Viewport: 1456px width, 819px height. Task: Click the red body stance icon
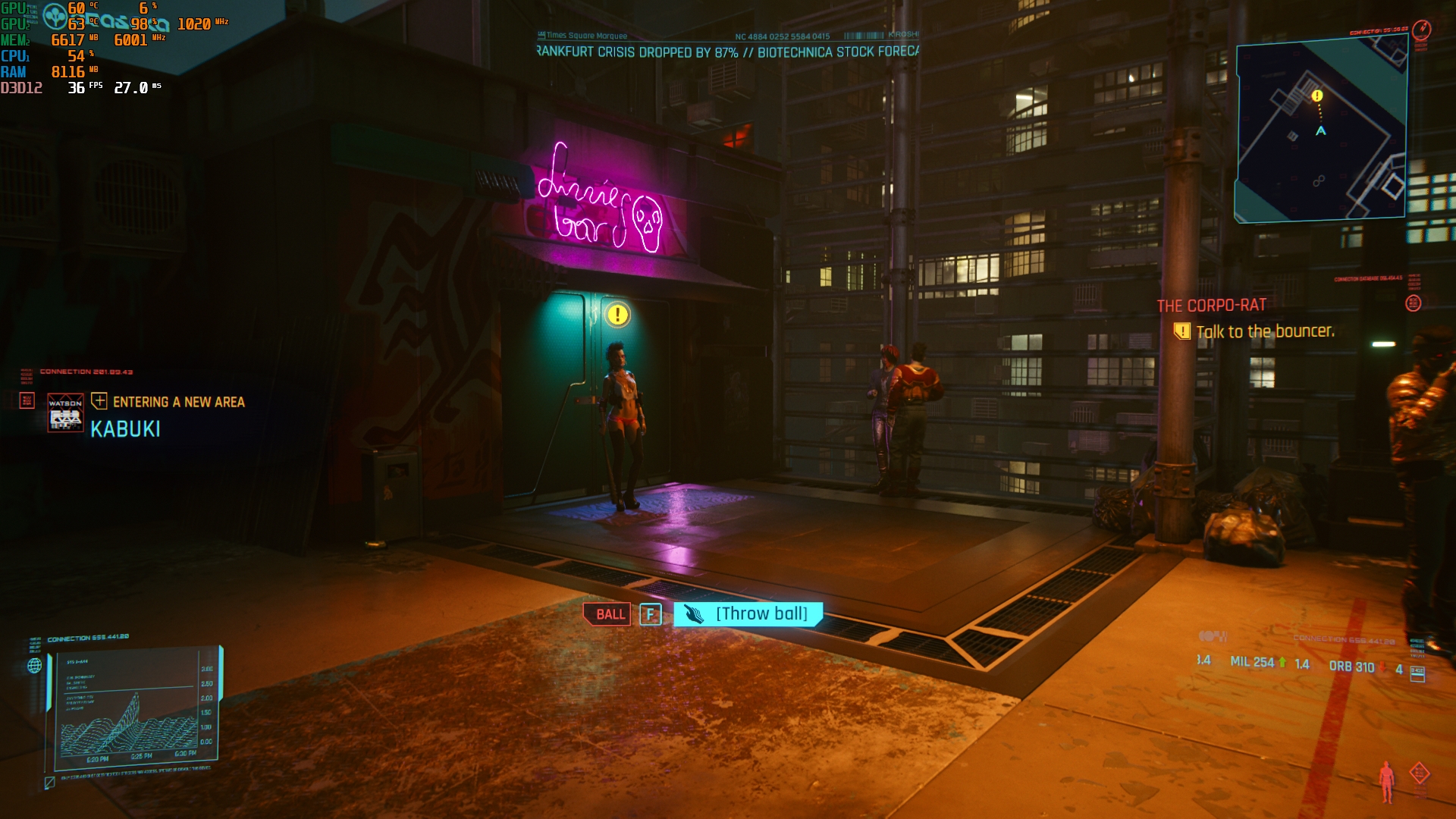coord(1386,782)
